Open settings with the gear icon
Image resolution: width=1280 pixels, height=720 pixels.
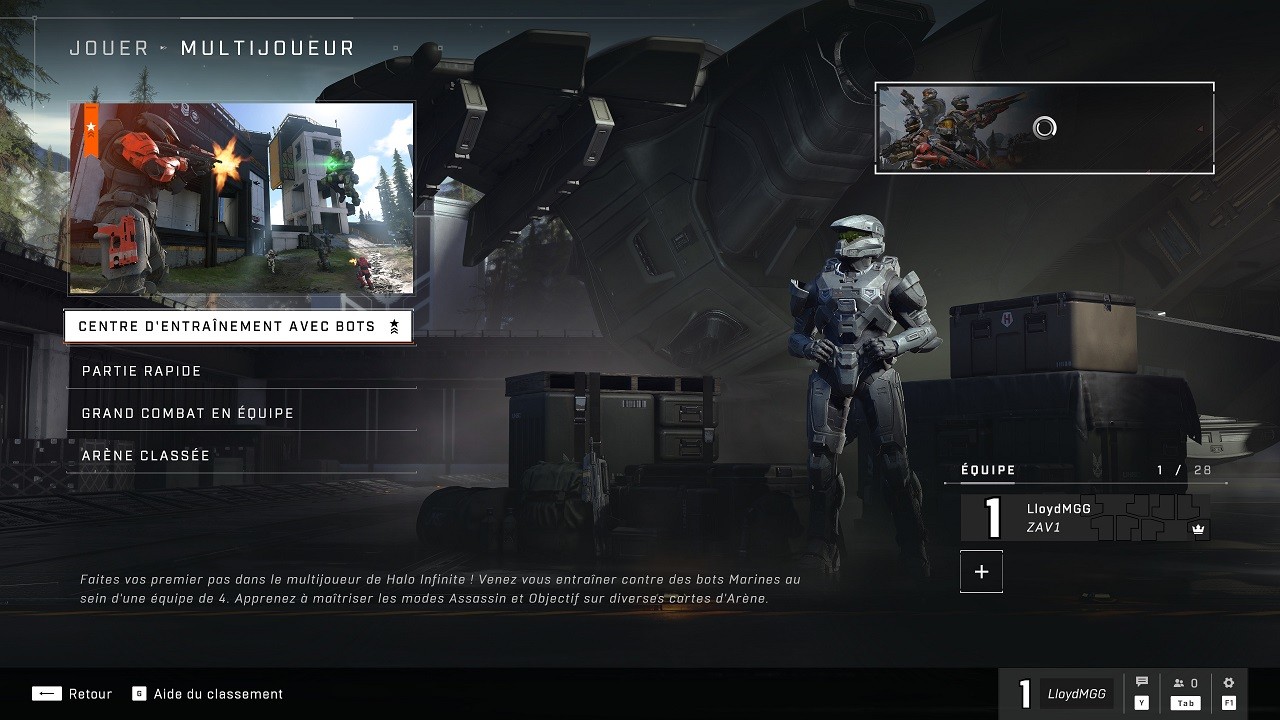pyautogui.click(x=1228, y=680)
